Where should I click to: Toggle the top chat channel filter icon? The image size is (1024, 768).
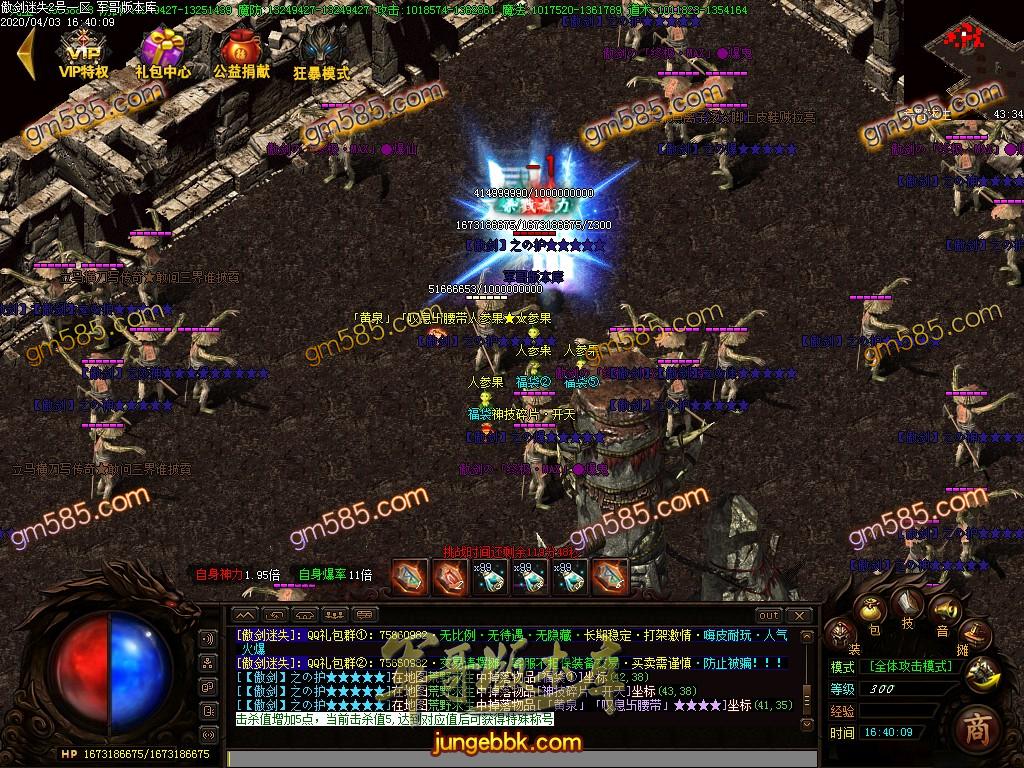209,639
